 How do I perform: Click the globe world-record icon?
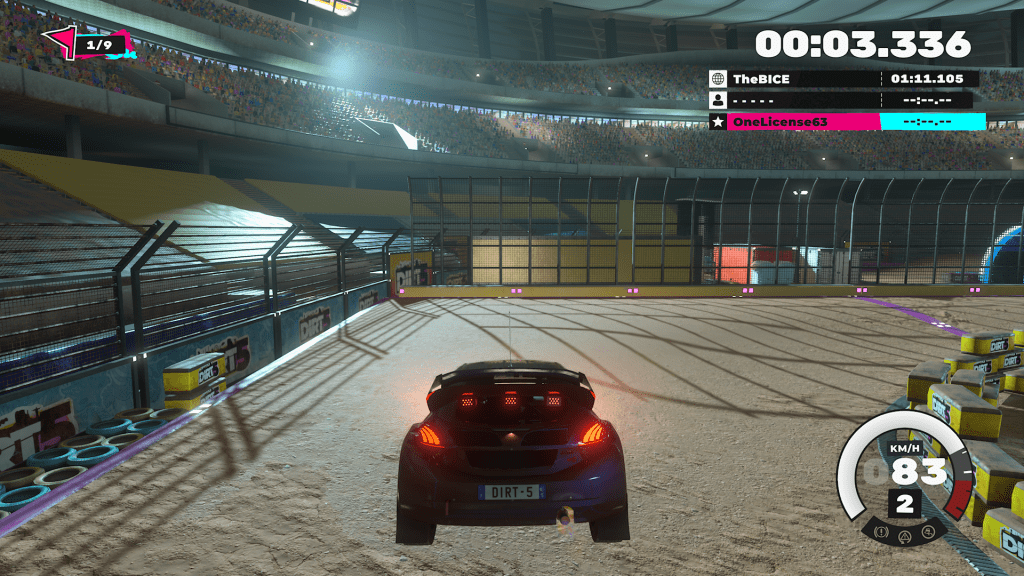click(717, 78)
